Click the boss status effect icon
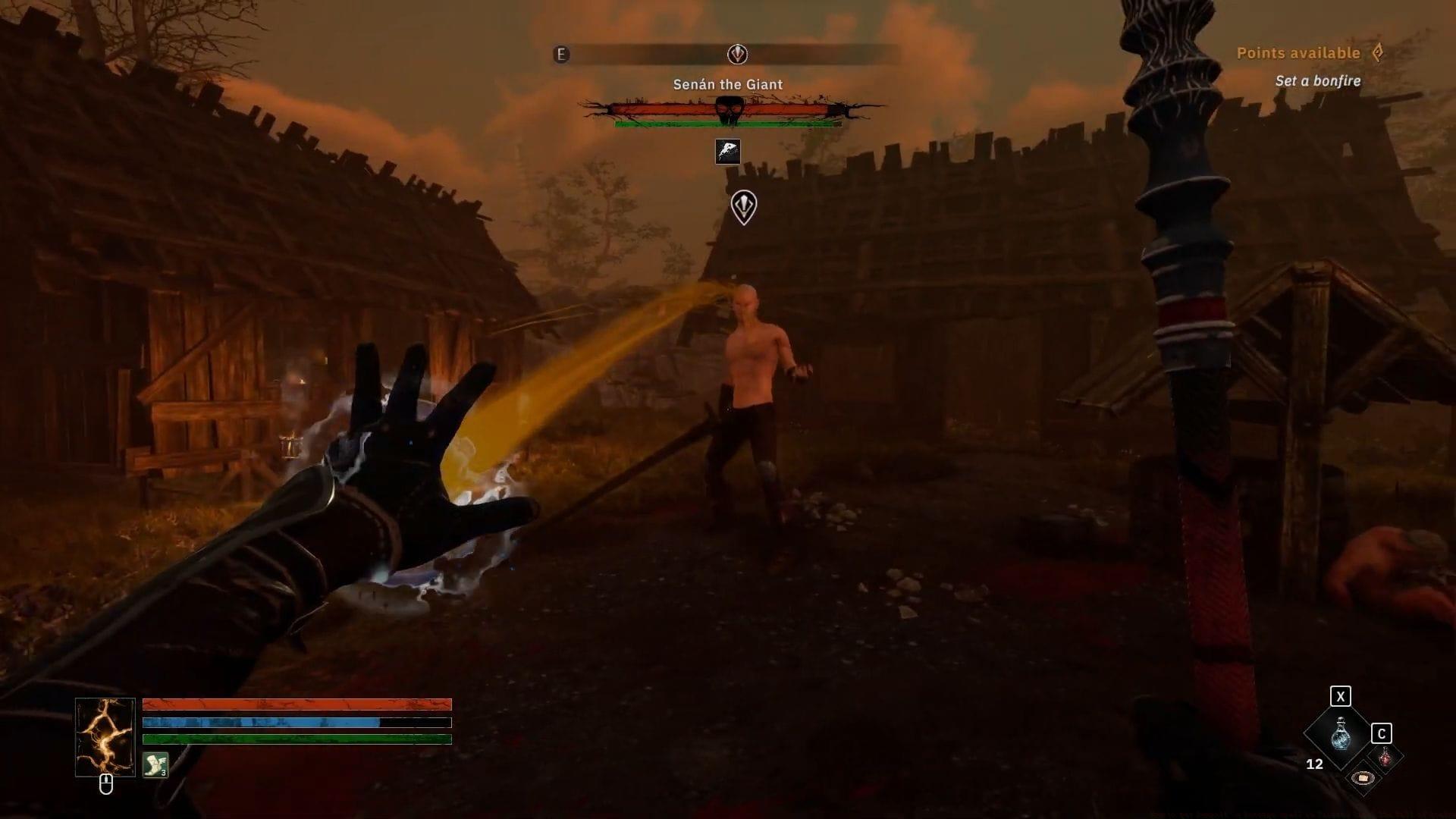 pyautogui.click(x=728, y=152)
